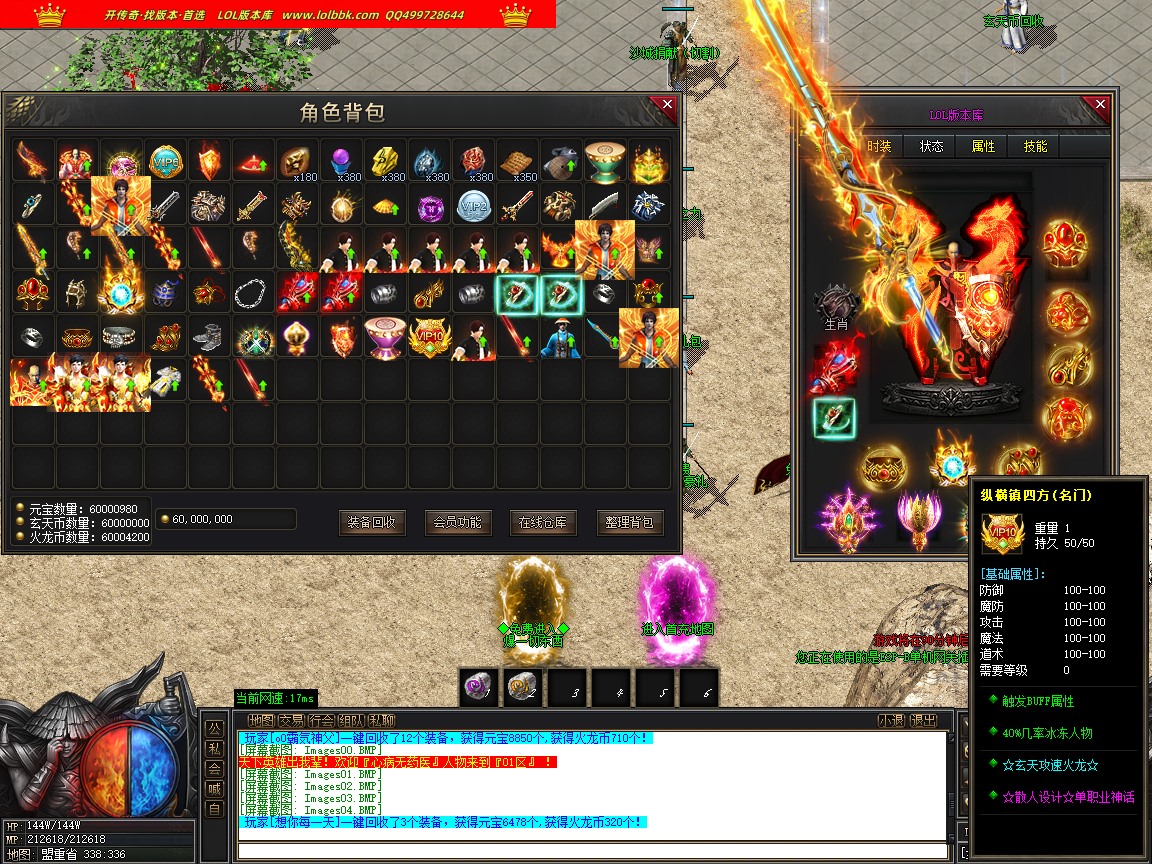Pick the silver VIP2 medal item

pos(474,205)
